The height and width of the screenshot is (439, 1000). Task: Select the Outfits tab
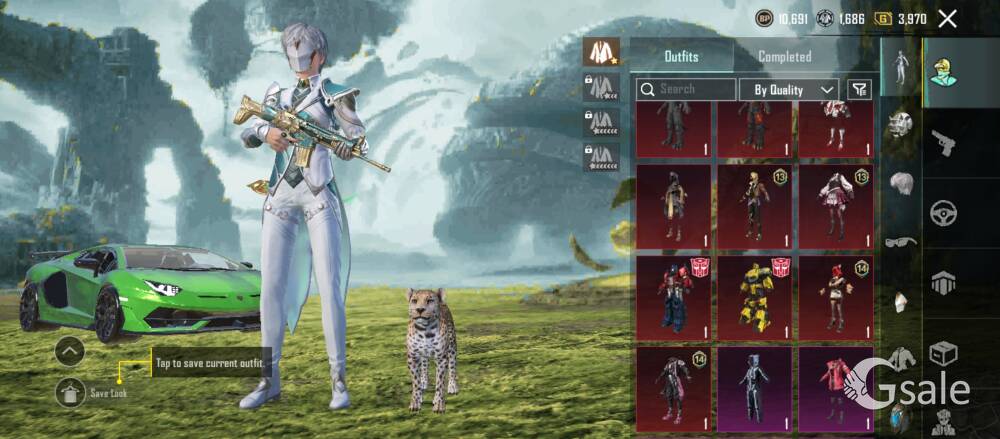tap(681, 57)
